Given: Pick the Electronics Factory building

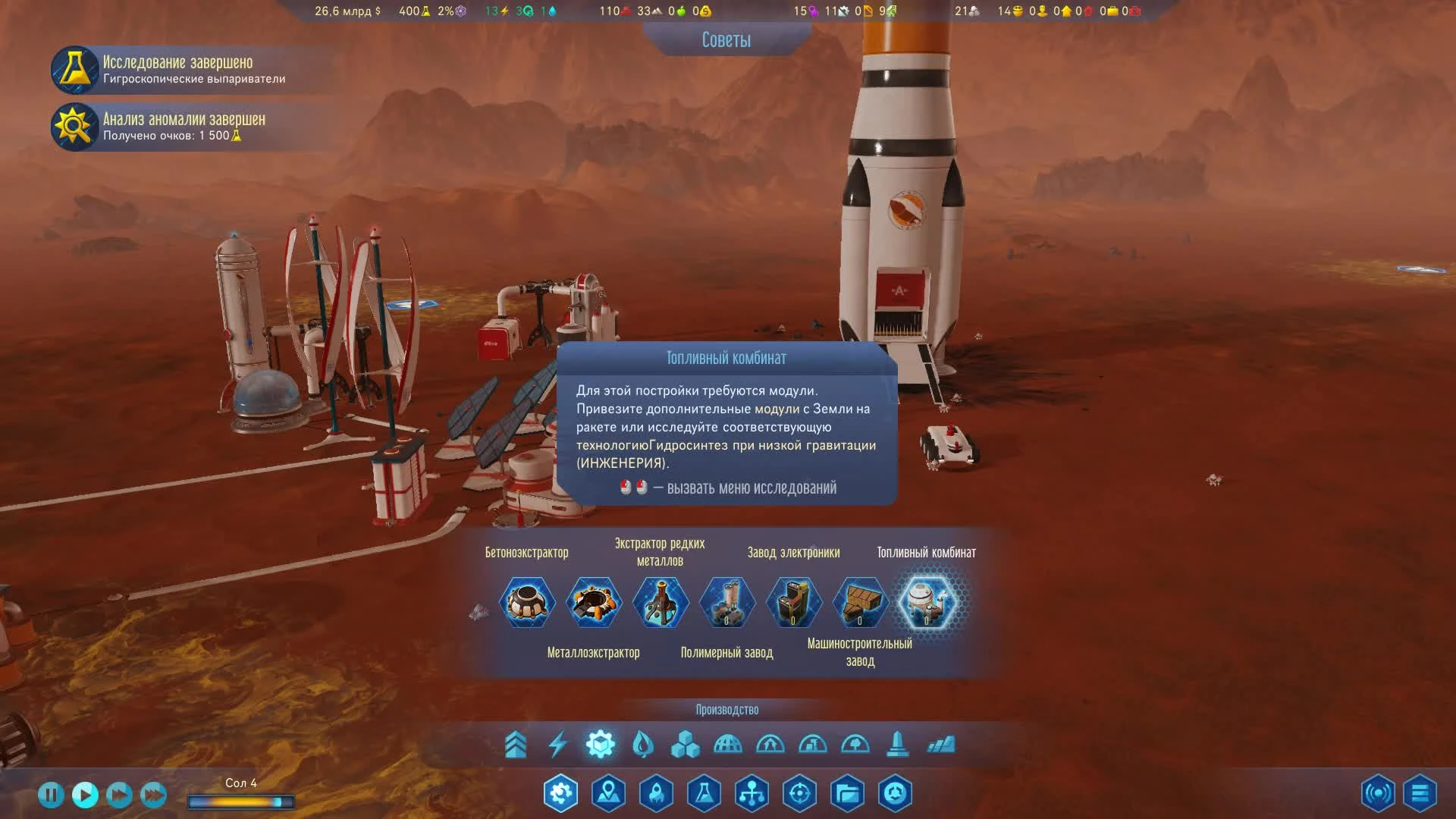Looking at the screenshot, I should pyautogui.click(x=794, y=601).
